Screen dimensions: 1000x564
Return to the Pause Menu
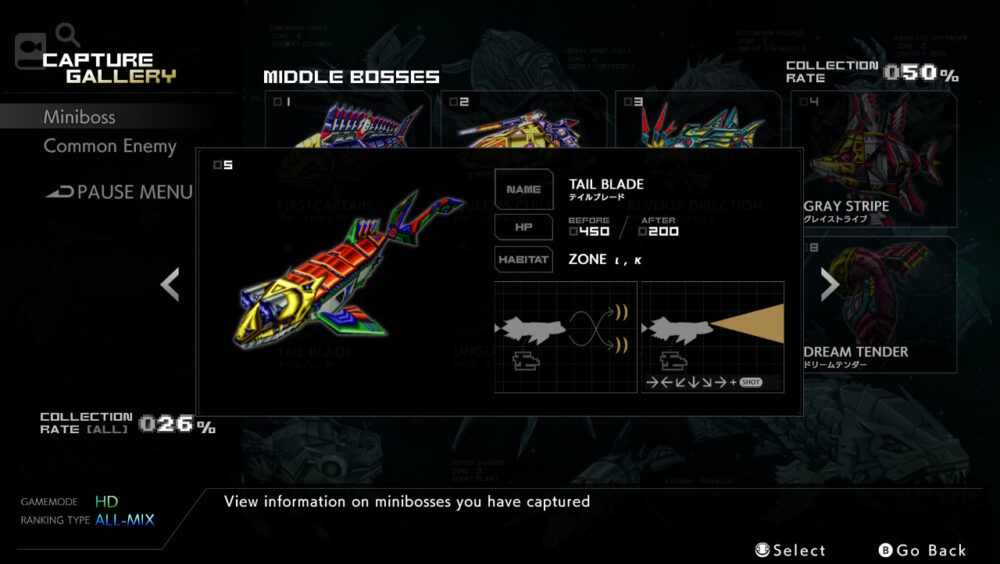point(120,192)
